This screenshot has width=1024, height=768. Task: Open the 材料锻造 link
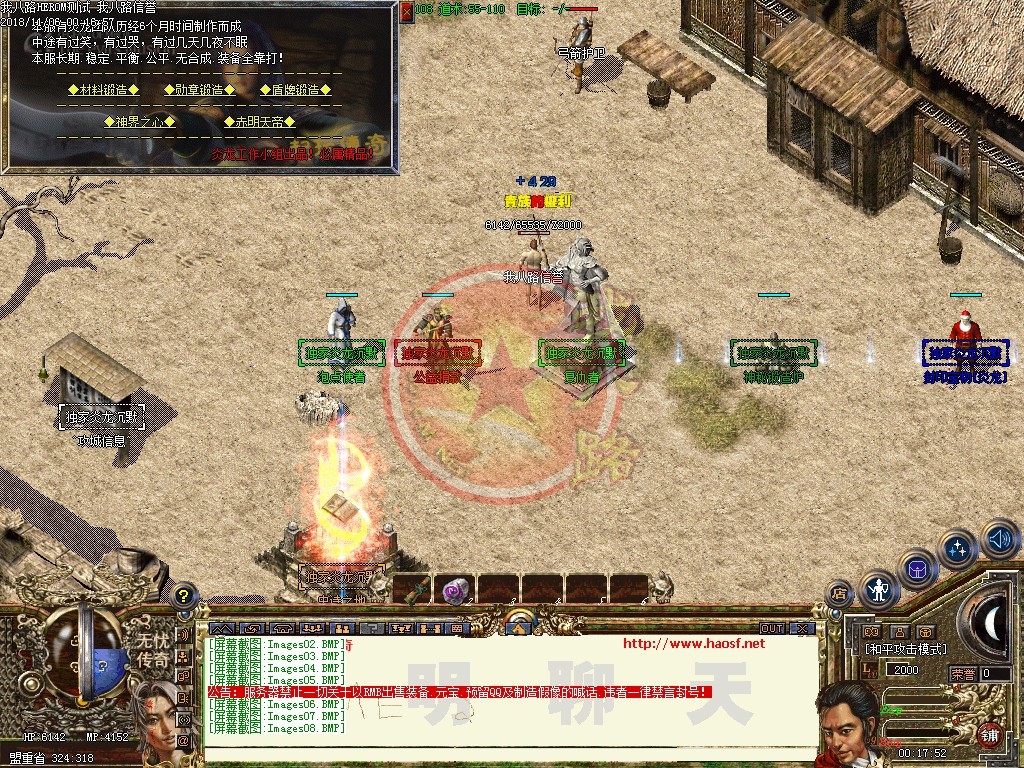click(102, 90)
